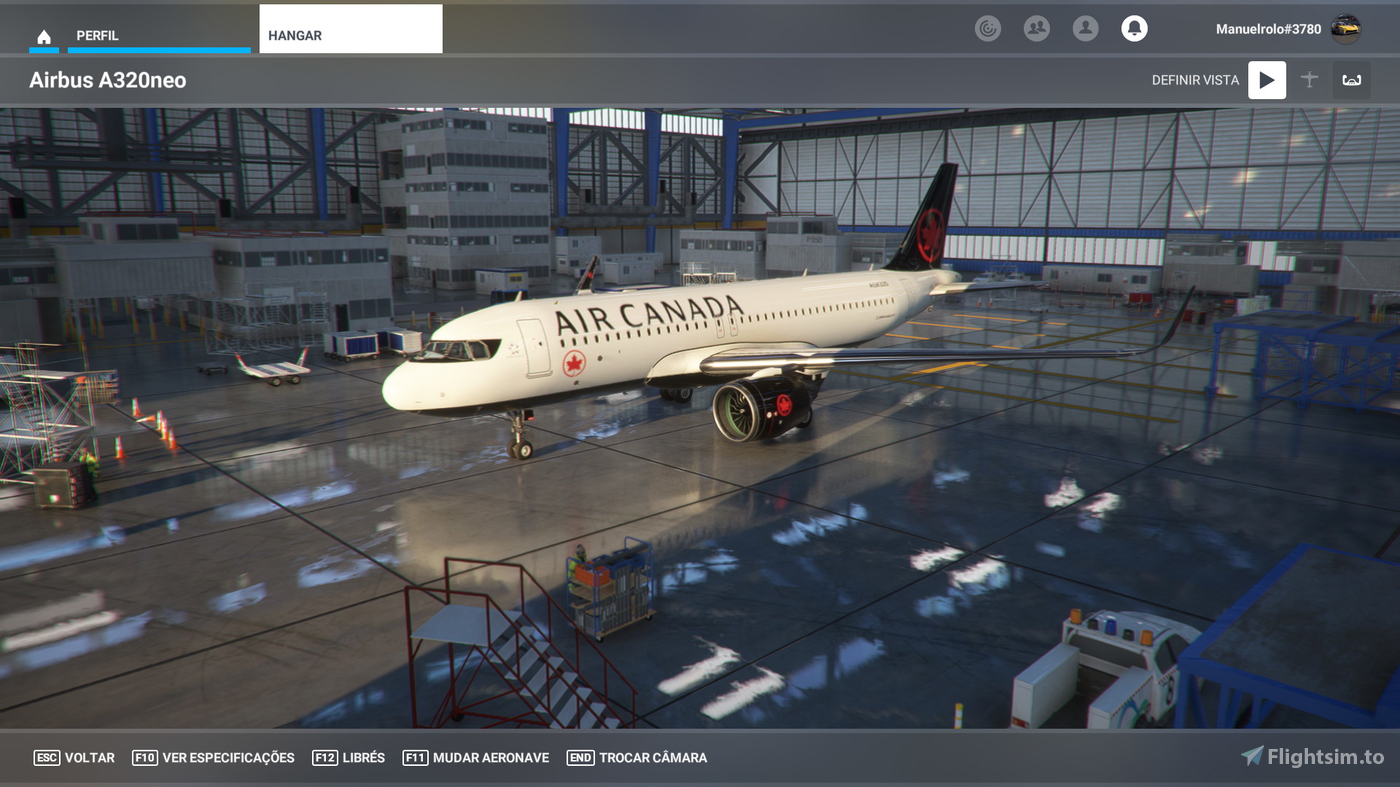Screen dimensions: 1400x787
Task: Click the play arrow next to DEFINIR VISTA
Action: 1266,79
